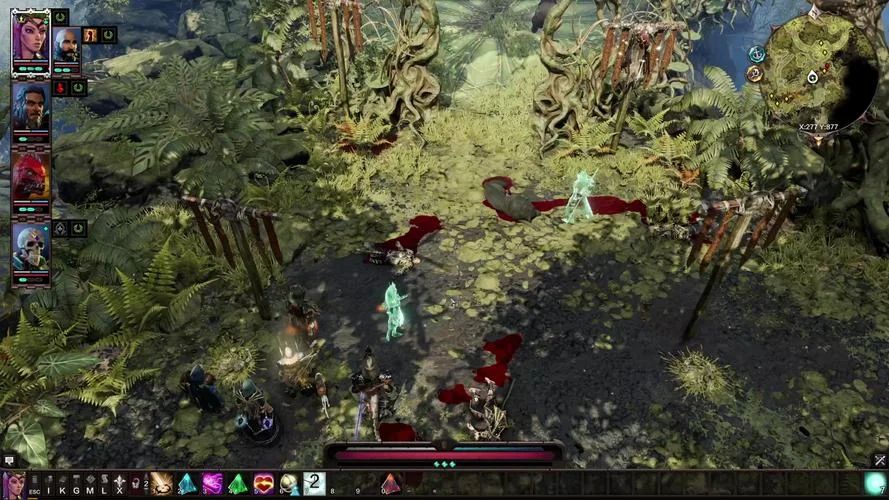This screenshot has height=500, width=889.
Task: Activate the red heart skill
Action: [x=264, y=485]
